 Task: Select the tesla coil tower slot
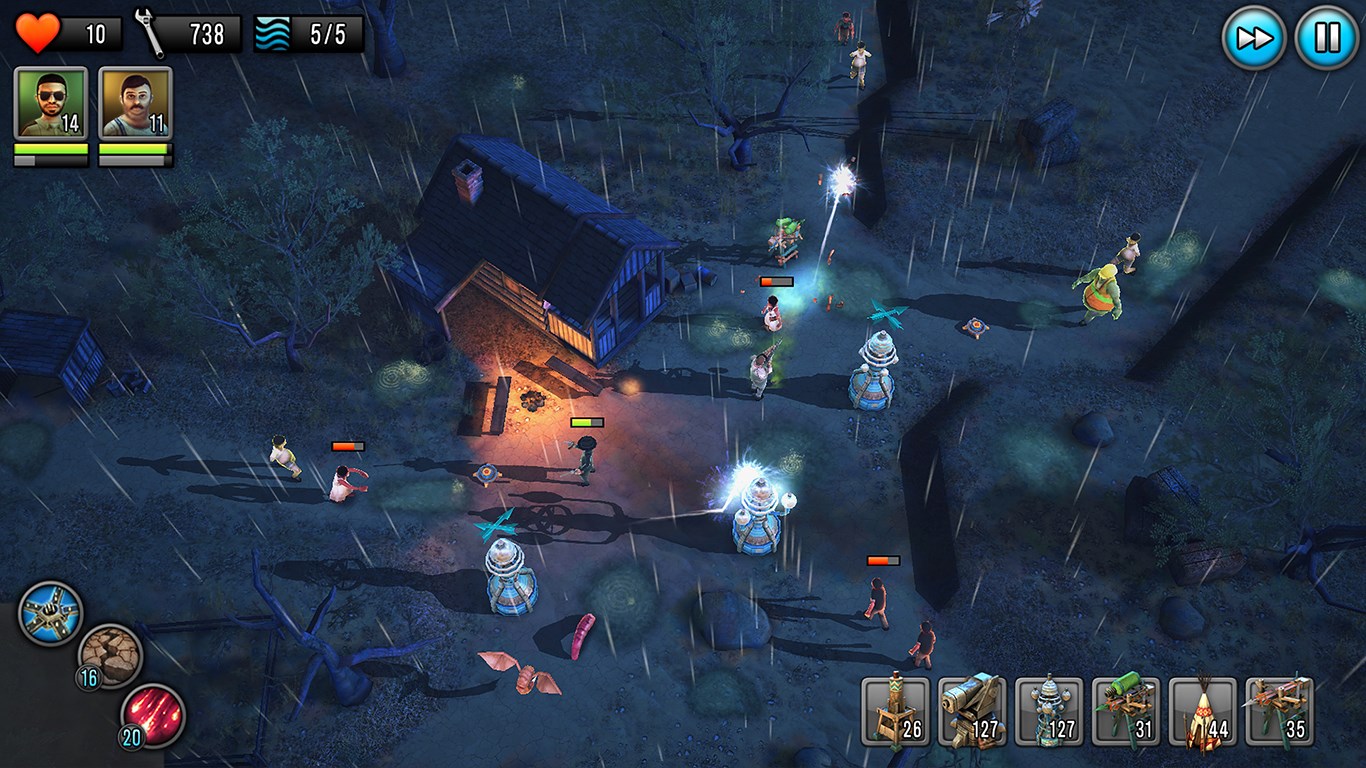[x=1048, y=712]
